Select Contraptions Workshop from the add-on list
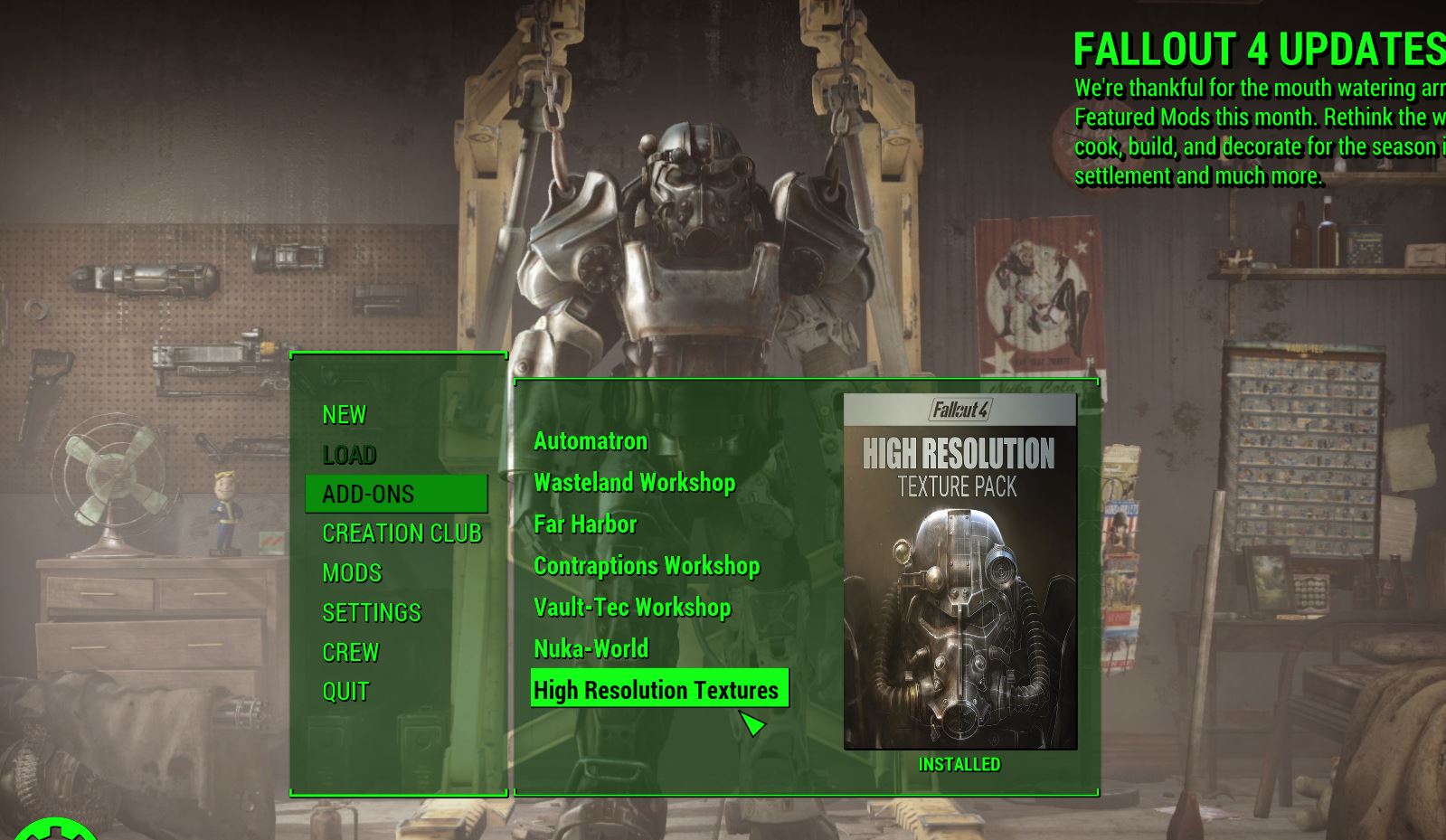This screenshot has height=840, width=1446. (x=647, y=566)
